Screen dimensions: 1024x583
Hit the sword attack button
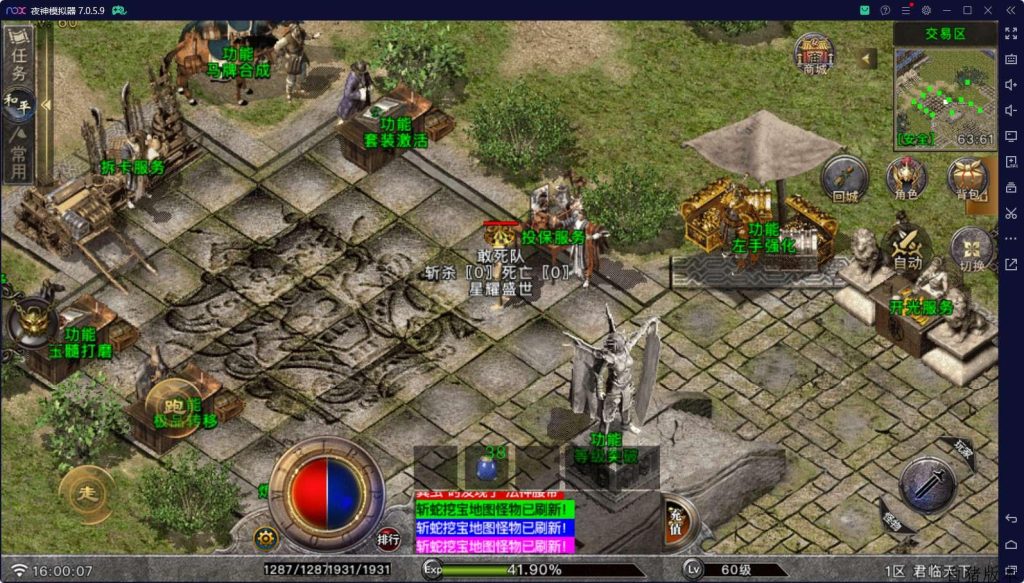[928, 486]
